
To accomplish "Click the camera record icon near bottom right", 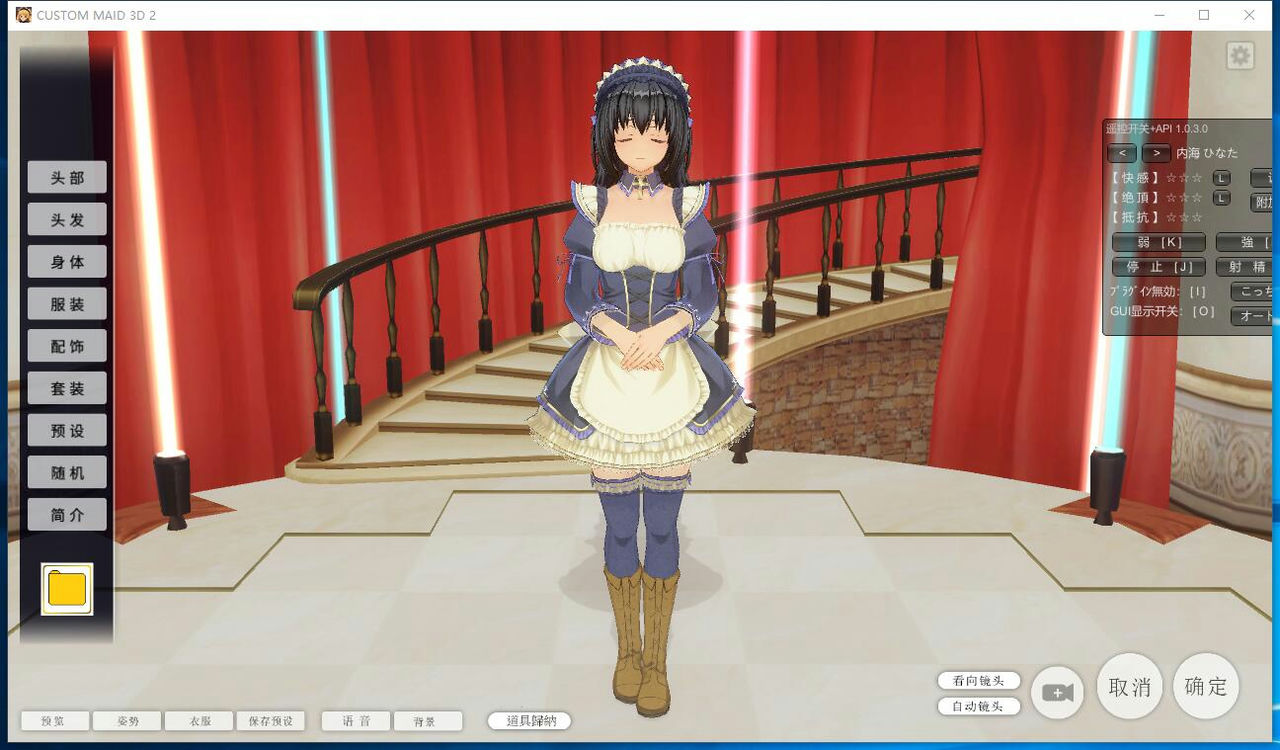I will click(1057, 691).
